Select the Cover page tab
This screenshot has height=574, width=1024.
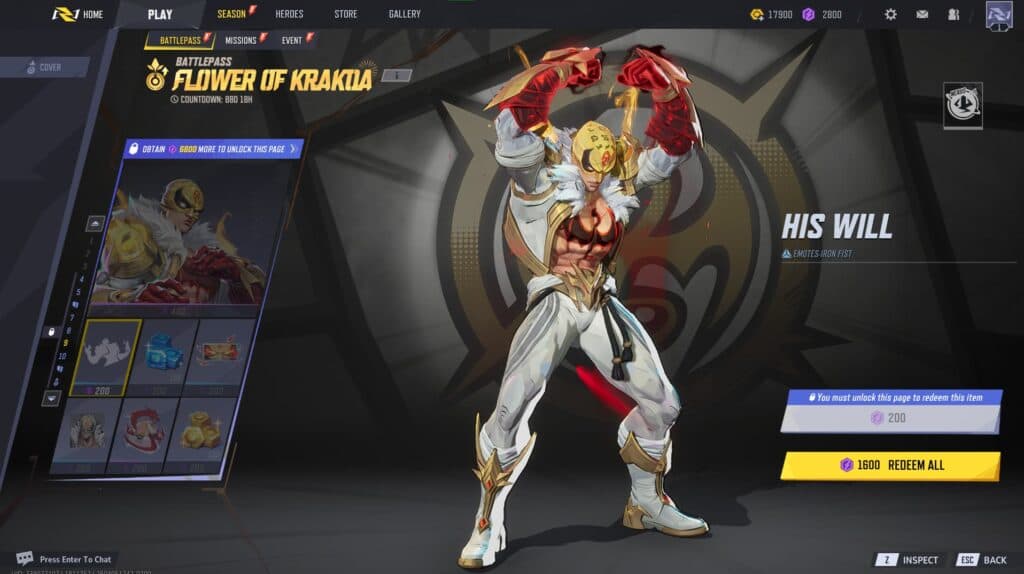tap(44, 68)
